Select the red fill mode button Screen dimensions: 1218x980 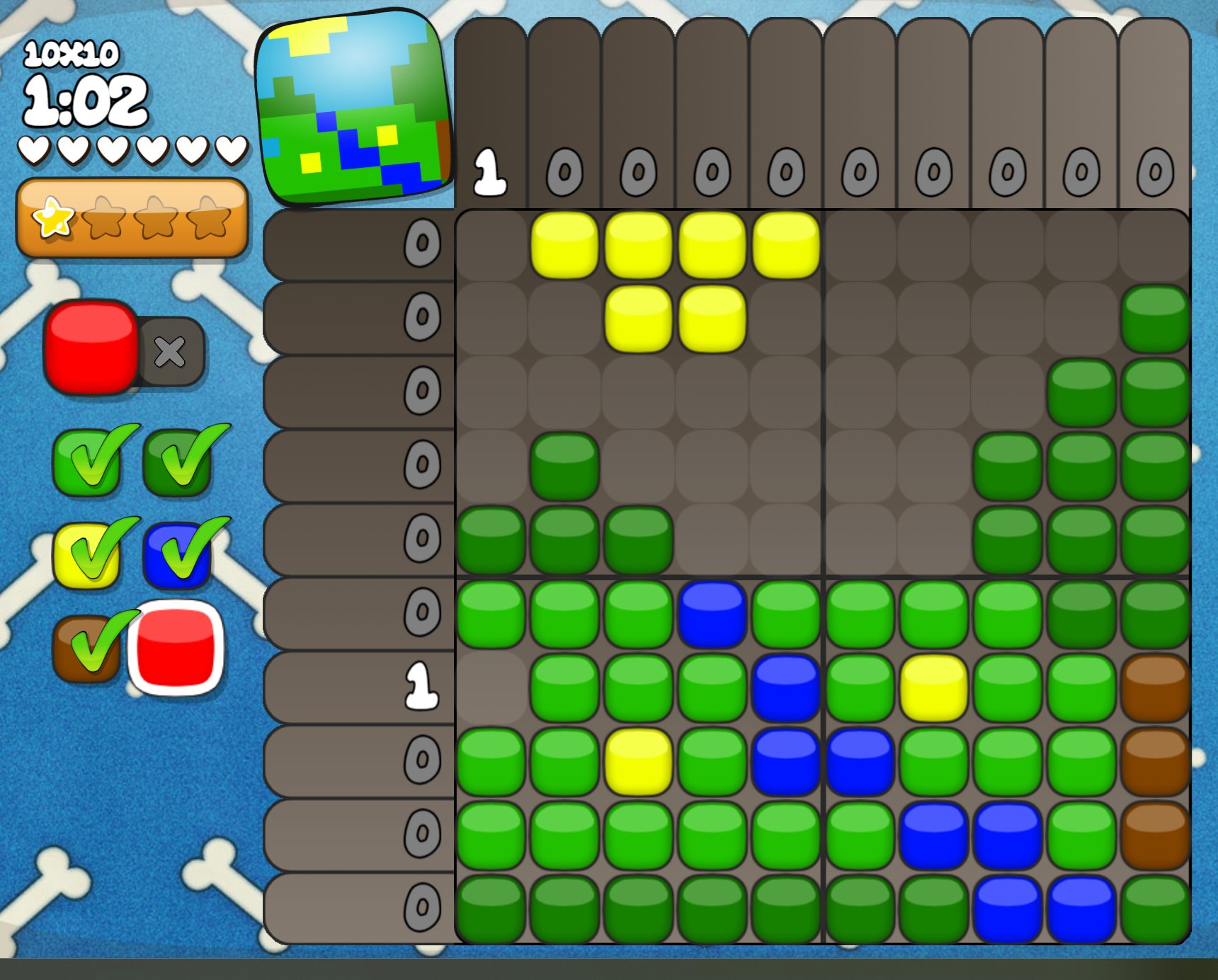(91, 347)
